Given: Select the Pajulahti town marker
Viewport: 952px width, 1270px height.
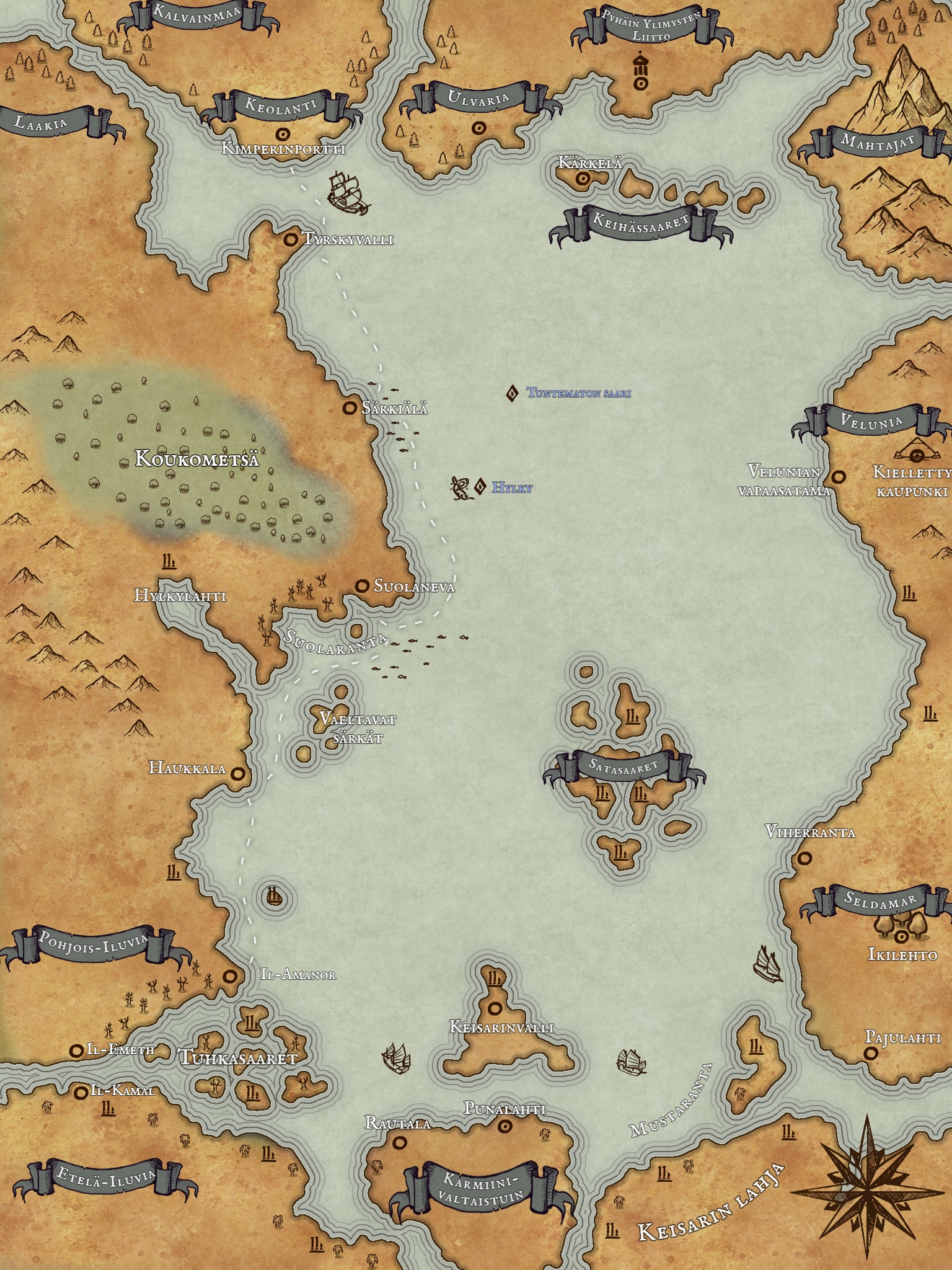Looking at the screenshot, I should pyautogui.click(x=871, y=1052).
